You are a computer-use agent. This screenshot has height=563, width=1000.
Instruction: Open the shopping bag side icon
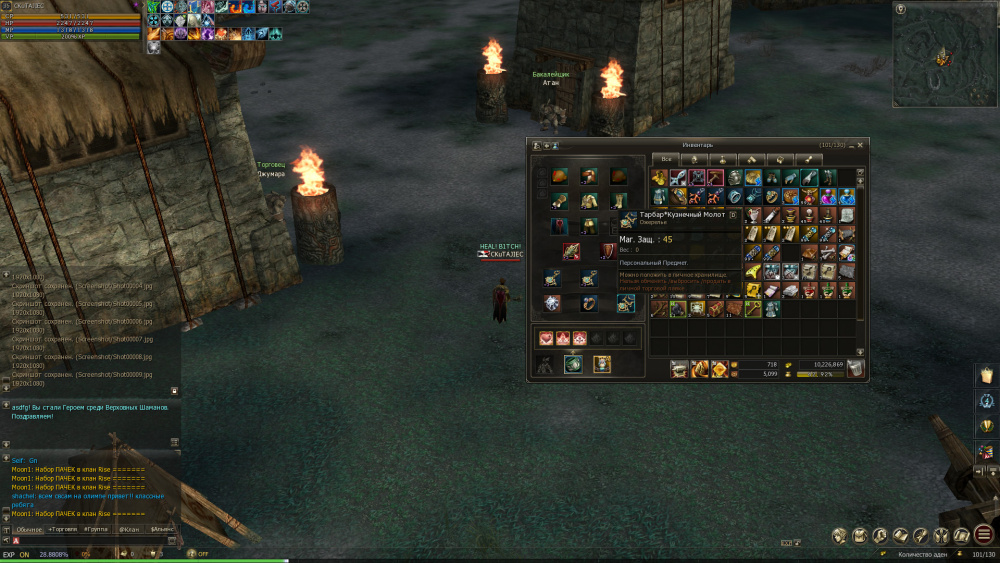[985, 373]
